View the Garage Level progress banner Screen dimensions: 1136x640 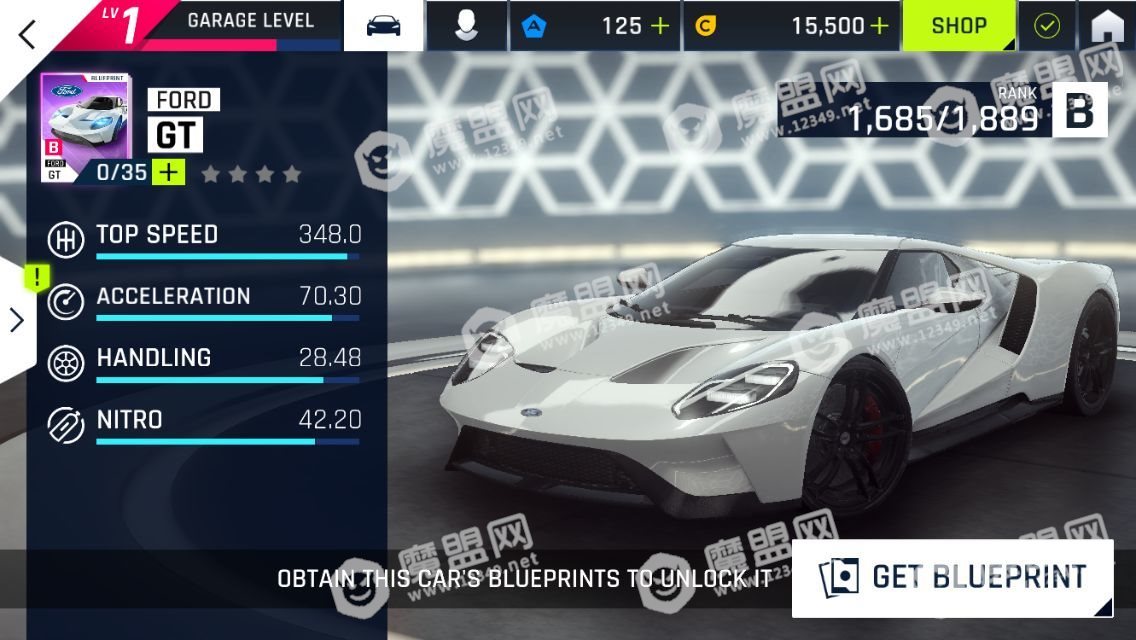(x=249, y=24)
